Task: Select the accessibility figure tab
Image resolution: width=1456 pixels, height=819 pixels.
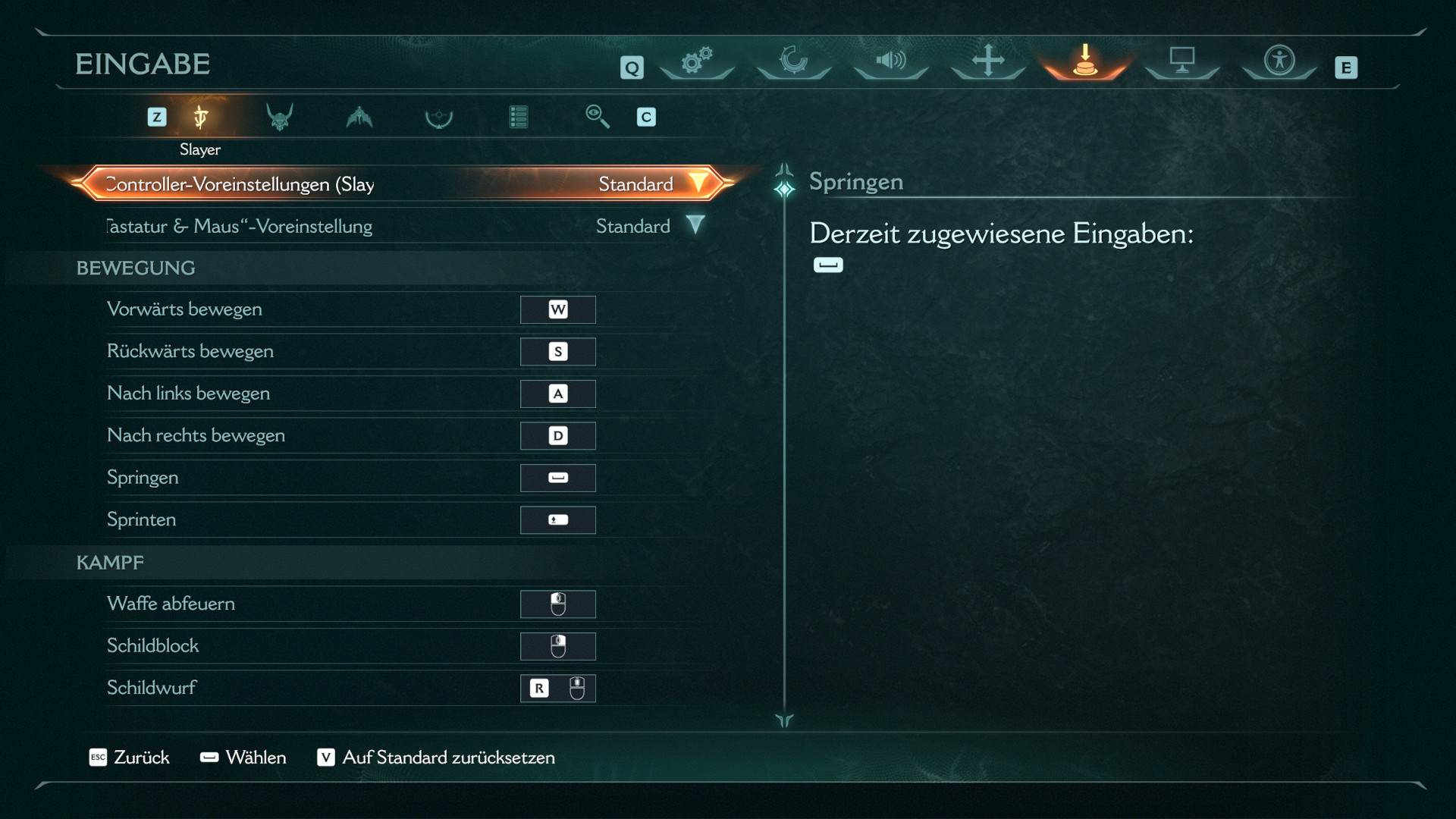Action: 1279,61
